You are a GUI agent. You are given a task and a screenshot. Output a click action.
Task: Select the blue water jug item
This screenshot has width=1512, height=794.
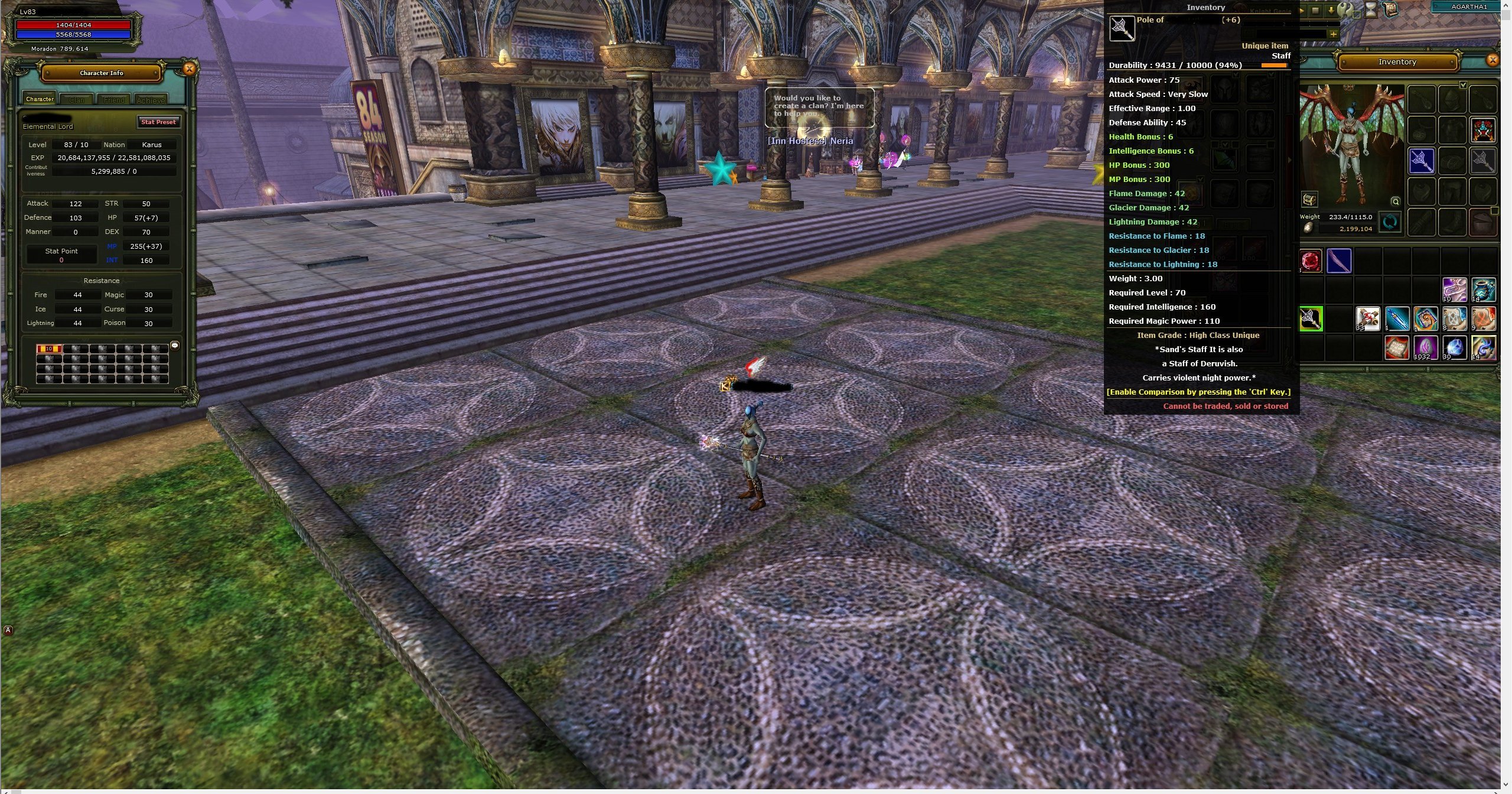point(1483,290)
